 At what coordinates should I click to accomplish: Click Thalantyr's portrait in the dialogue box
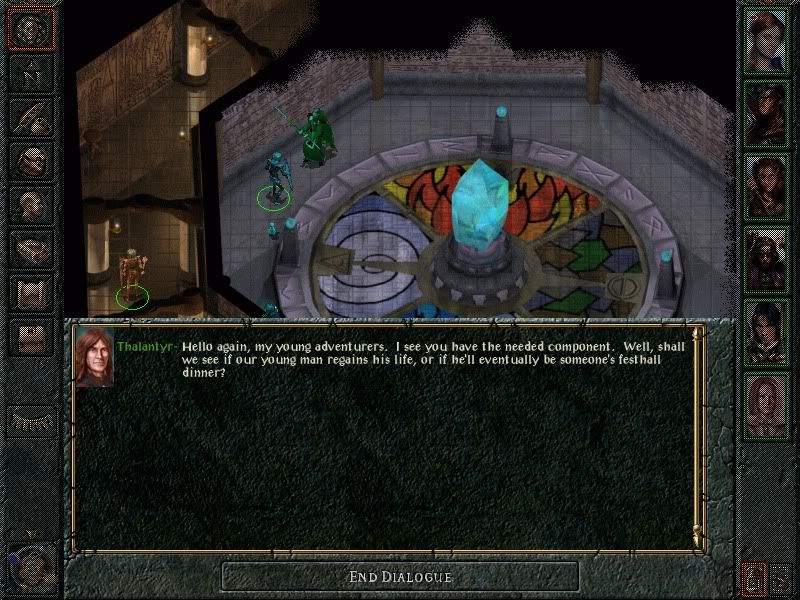click(x=93, y=357)
